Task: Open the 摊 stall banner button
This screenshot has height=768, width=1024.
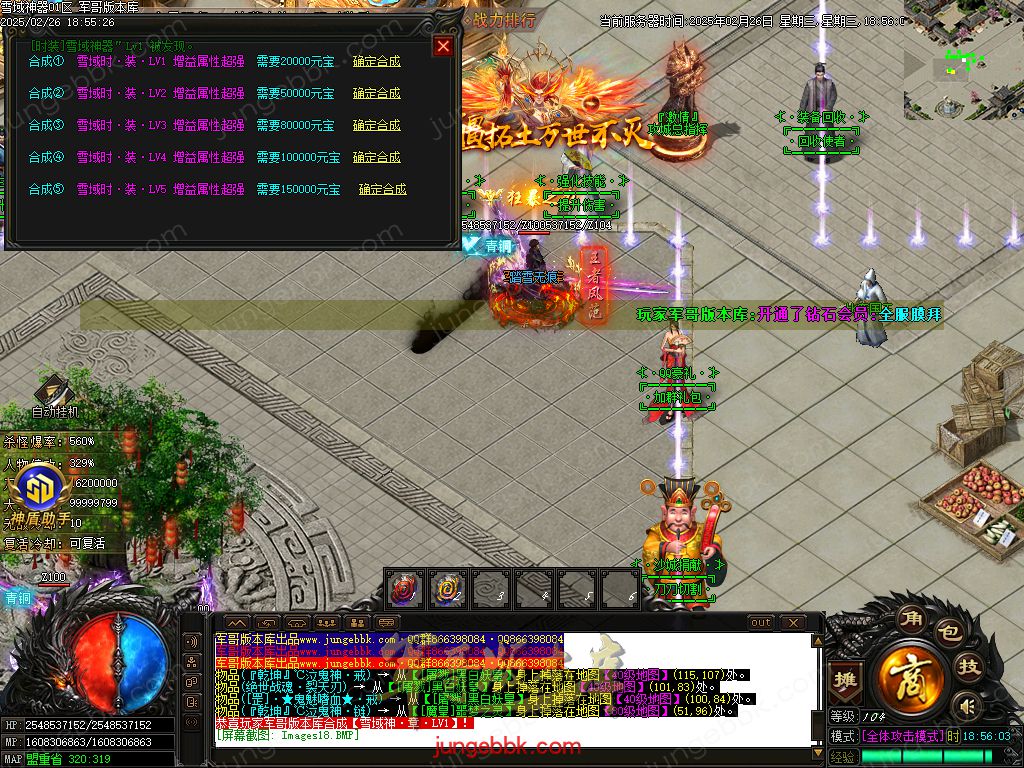Action: [x=847, y=677]
